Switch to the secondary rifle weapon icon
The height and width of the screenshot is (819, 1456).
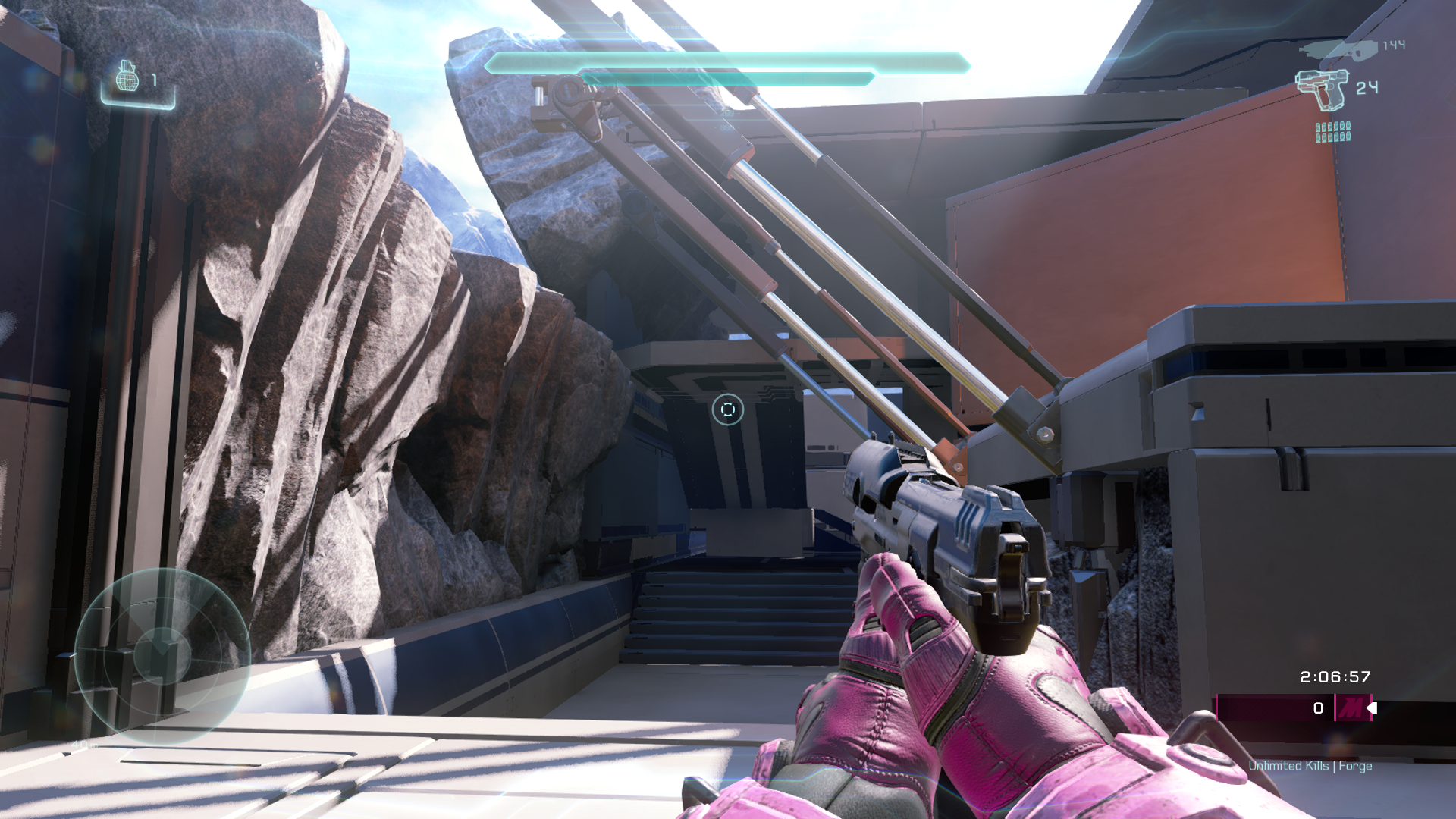pos(1338,50)
